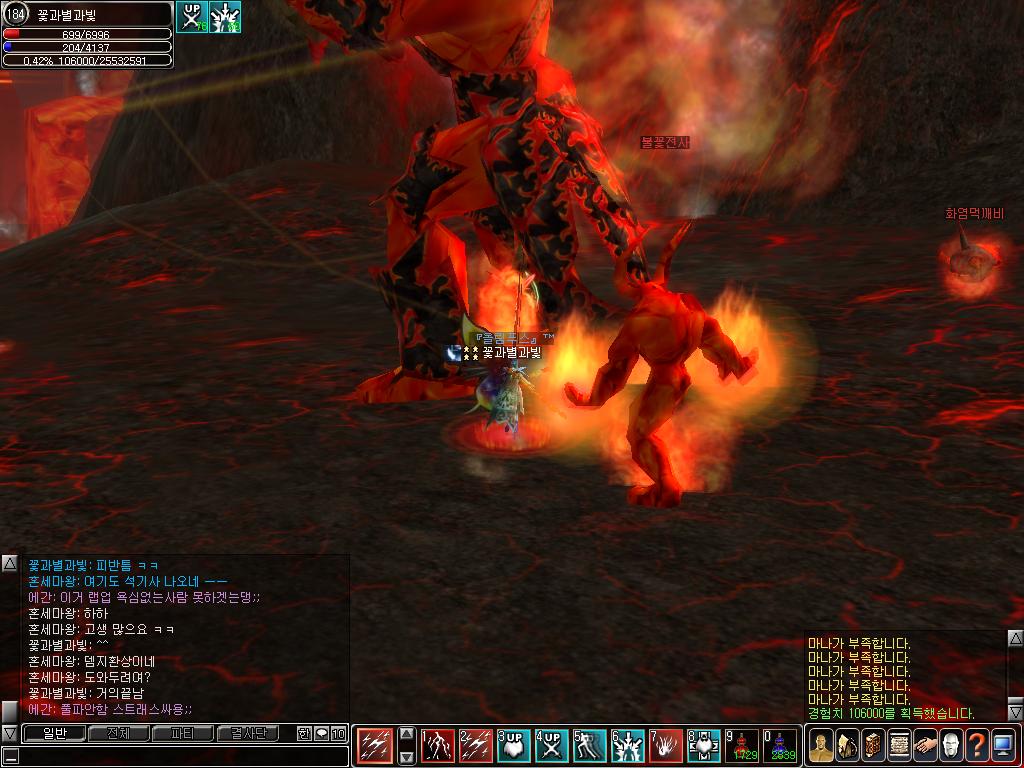
Task: Open the character portrait menu icon
Action: coord(821,745)
